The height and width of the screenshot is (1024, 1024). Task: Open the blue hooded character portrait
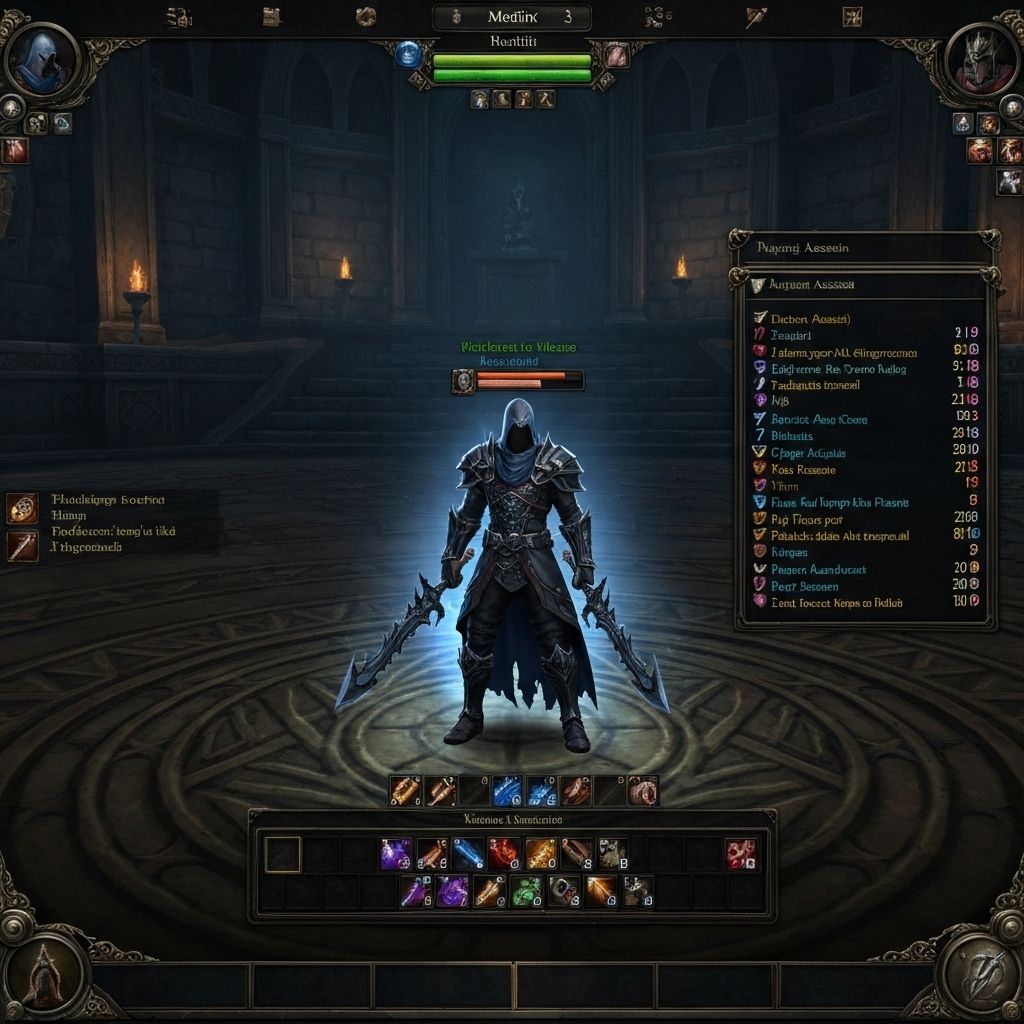point(42,60)
